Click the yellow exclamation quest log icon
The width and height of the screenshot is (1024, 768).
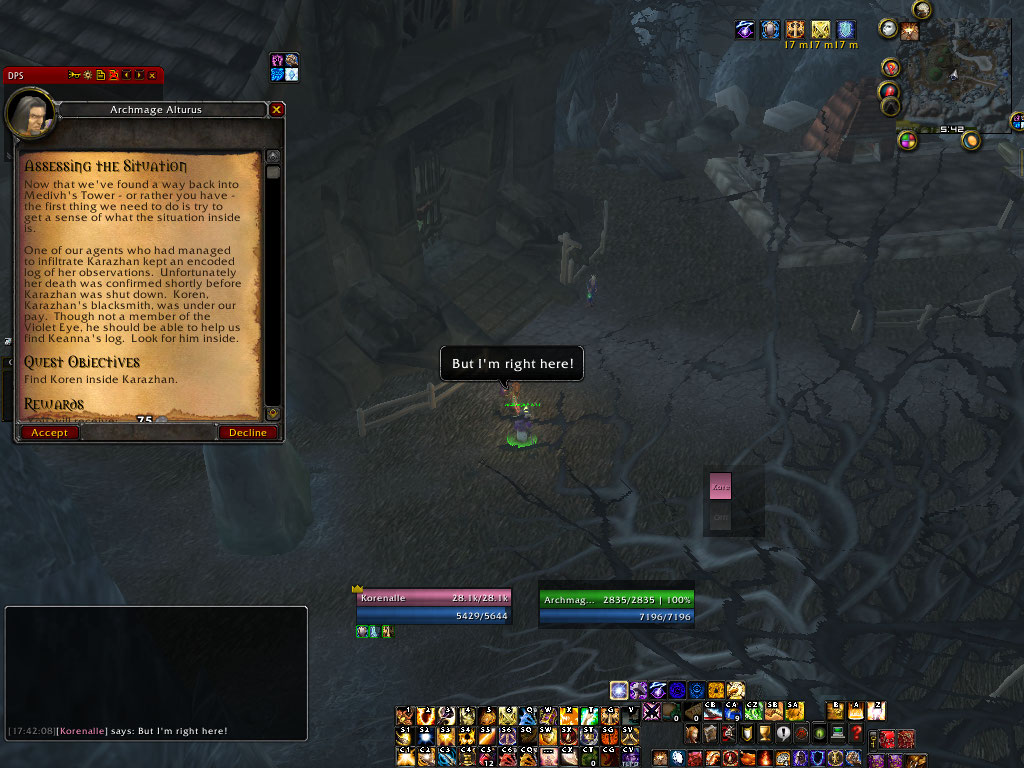(782, 734)
